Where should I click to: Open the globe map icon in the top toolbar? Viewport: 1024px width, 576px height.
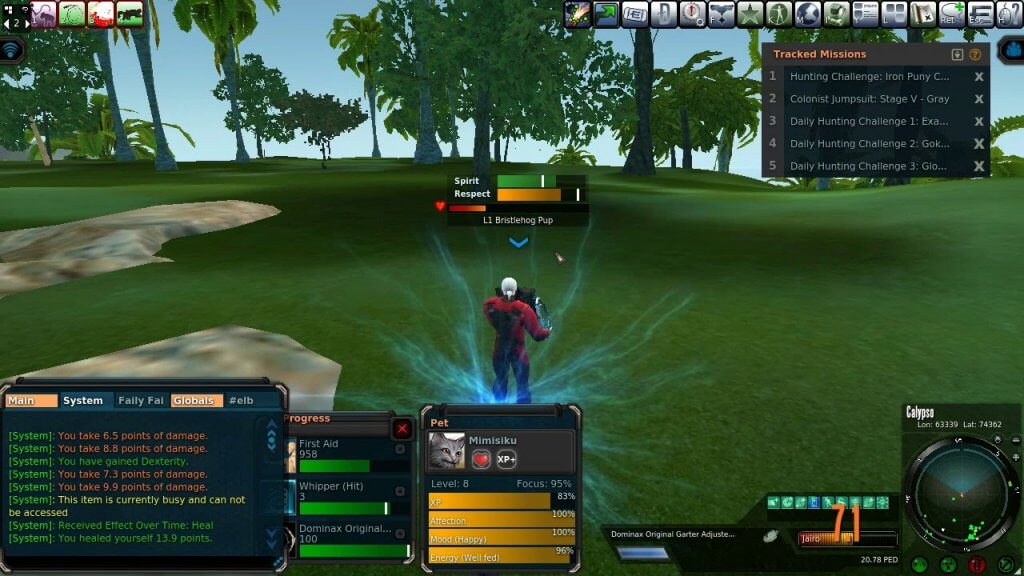coord(807,14)
